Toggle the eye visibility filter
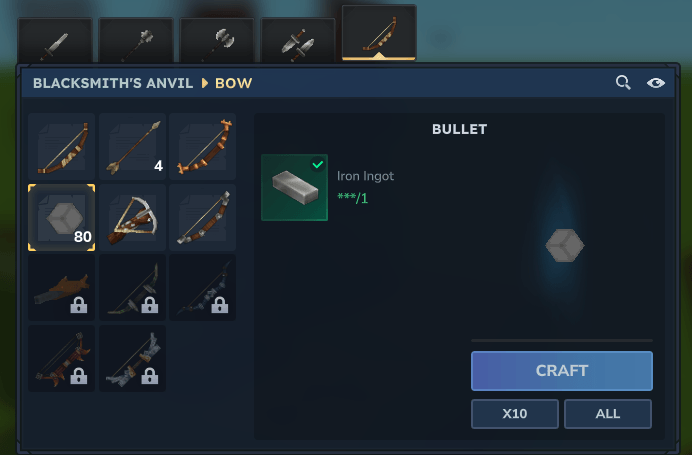The width and height of the screenshot is (692, 455). click(x=656, y=83)
